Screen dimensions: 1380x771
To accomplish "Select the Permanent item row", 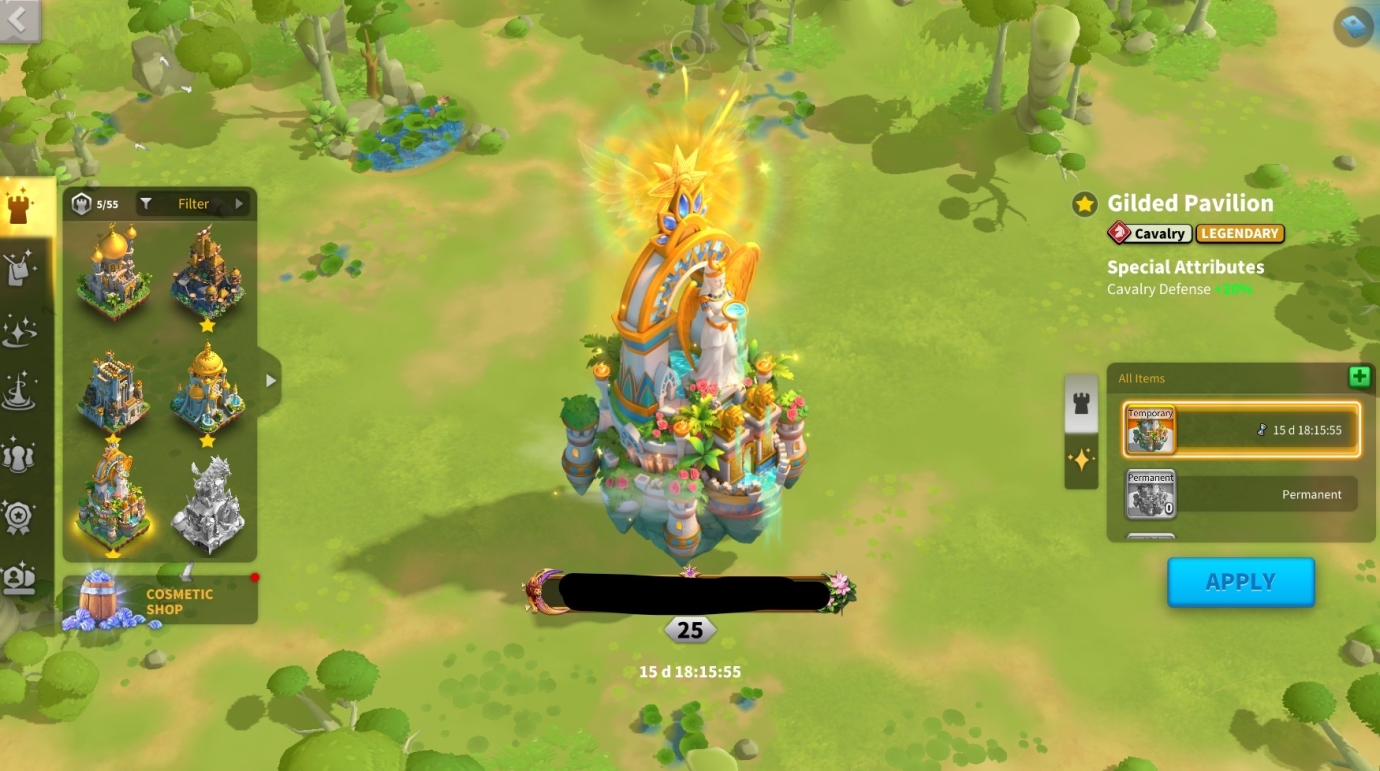I will tap(1241, 494).
